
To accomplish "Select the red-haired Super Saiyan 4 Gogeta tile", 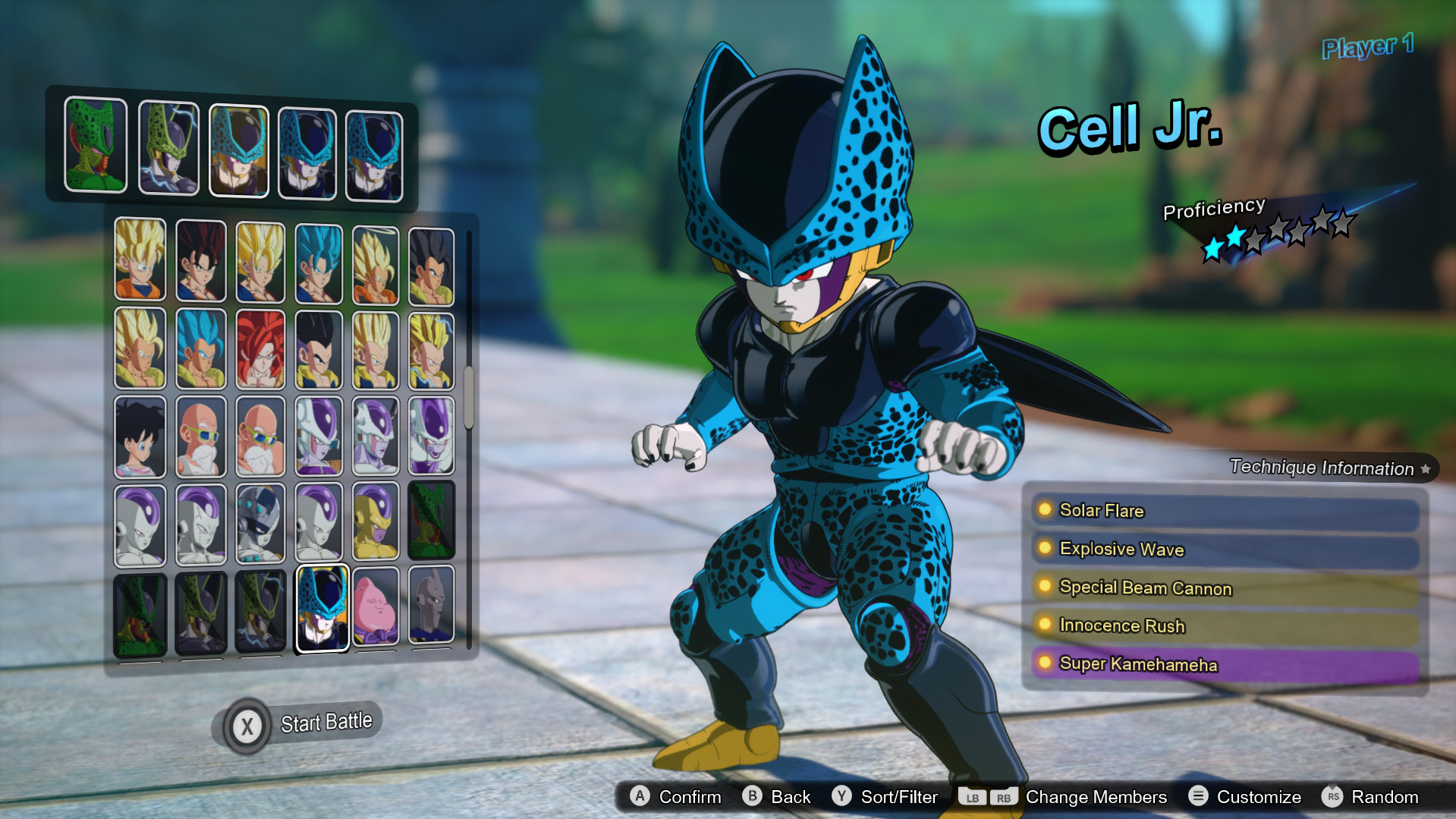I will coord(260,350).
